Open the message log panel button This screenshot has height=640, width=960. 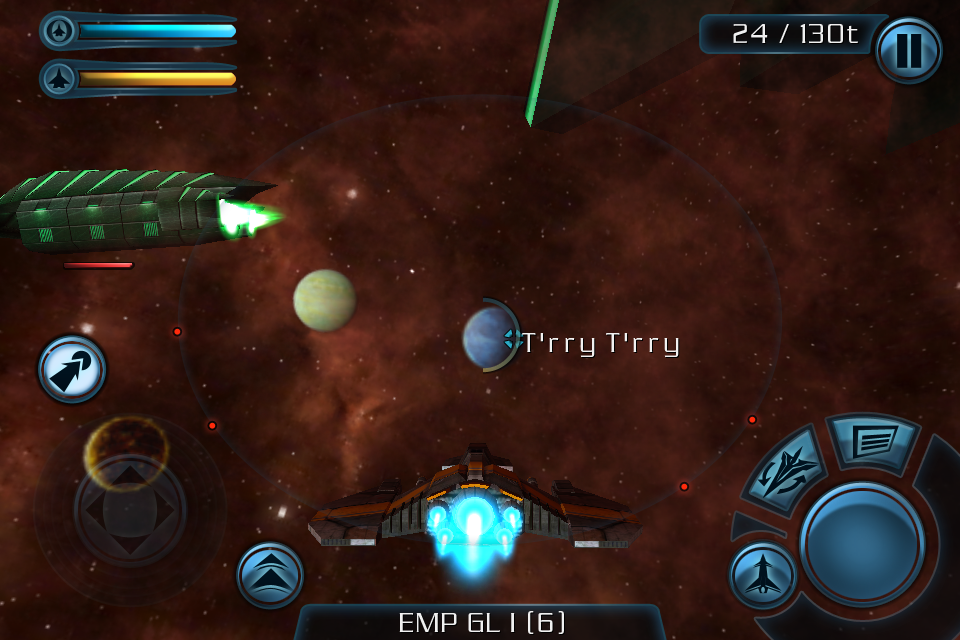873,441
